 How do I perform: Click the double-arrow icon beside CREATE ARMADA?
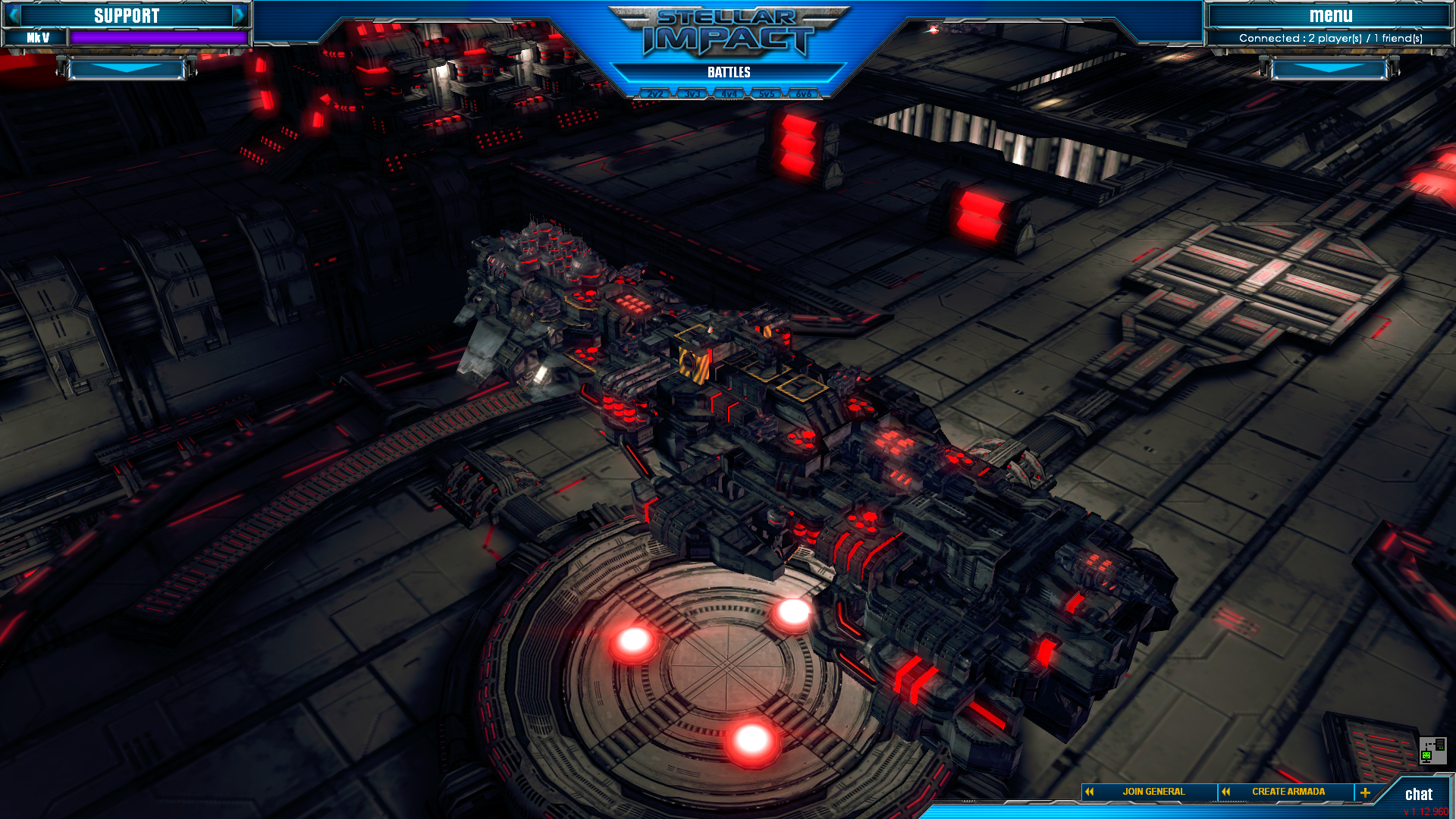1226,791
